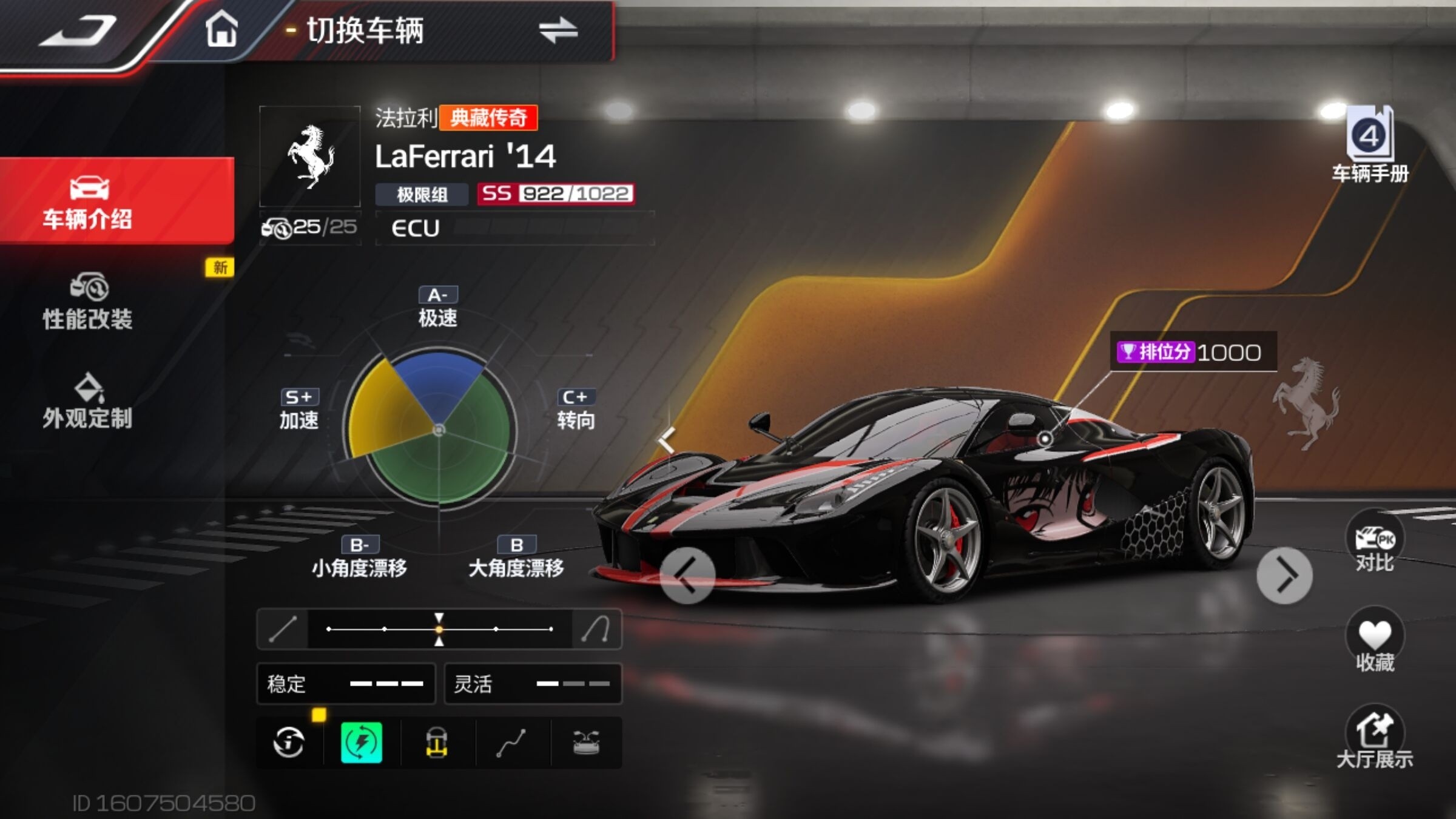Open the 外观定制 customization tab
This screenshot has height=819, width=1456.
coord(88,402)
